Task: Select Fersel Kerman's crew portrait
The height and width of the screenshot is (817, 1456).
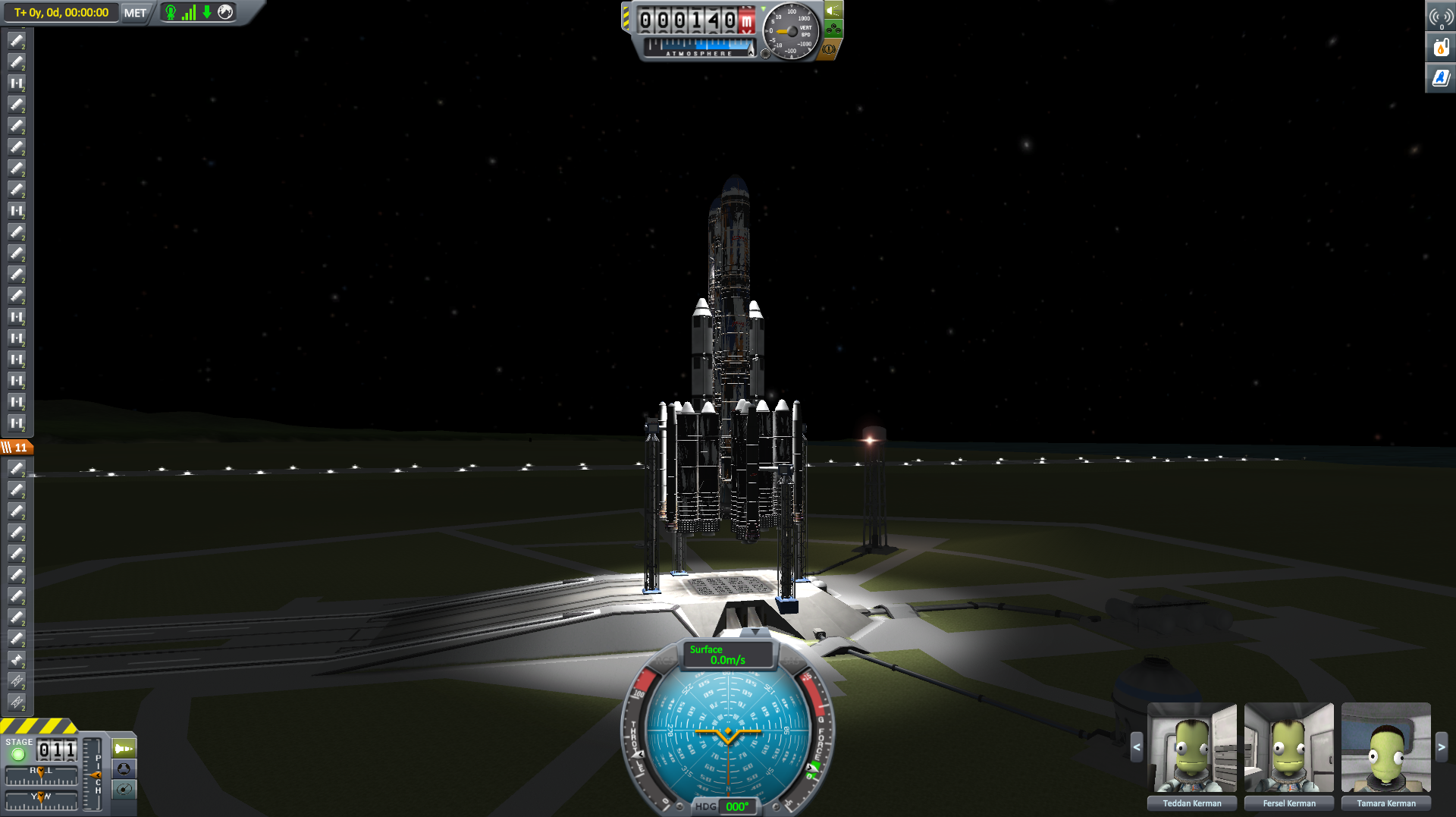Action: tap(1288, 749)
